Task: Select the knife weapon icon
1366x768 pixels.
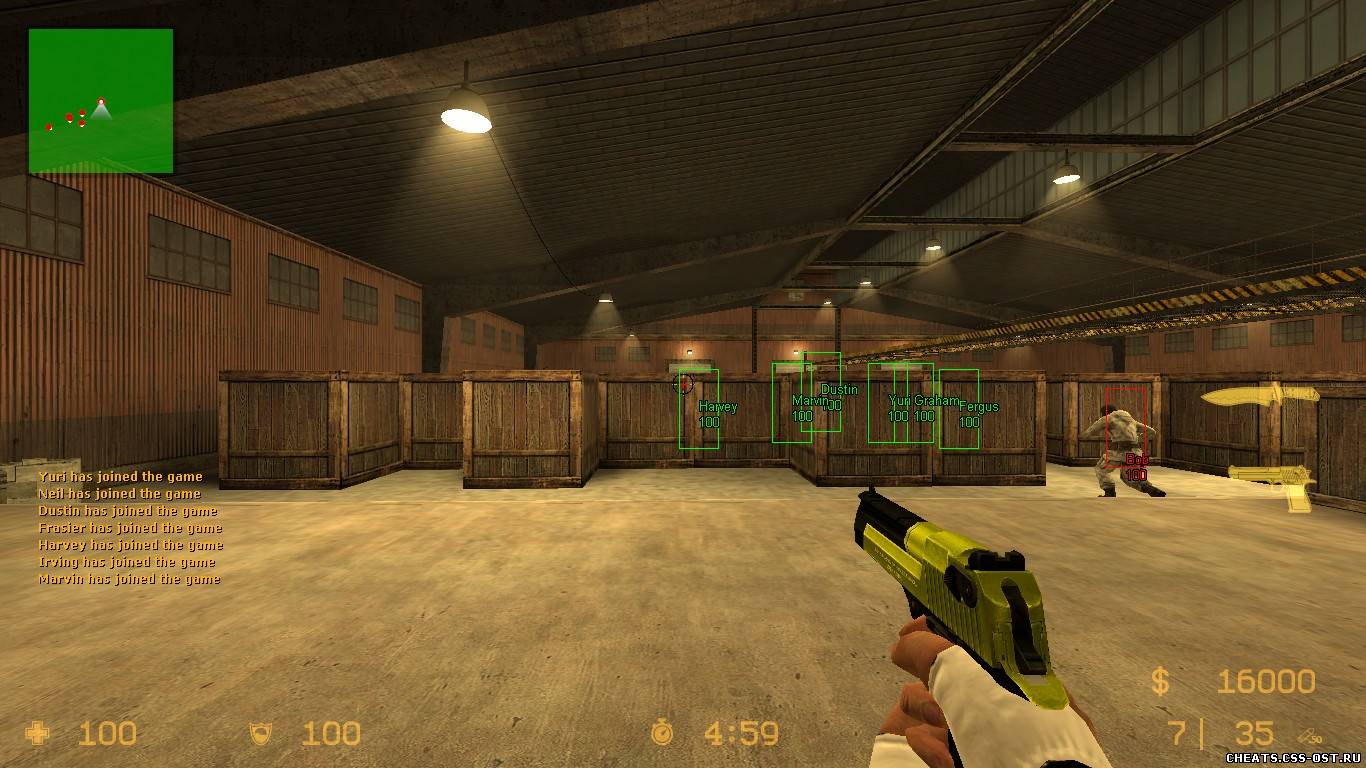Action: click(1259, 396)
